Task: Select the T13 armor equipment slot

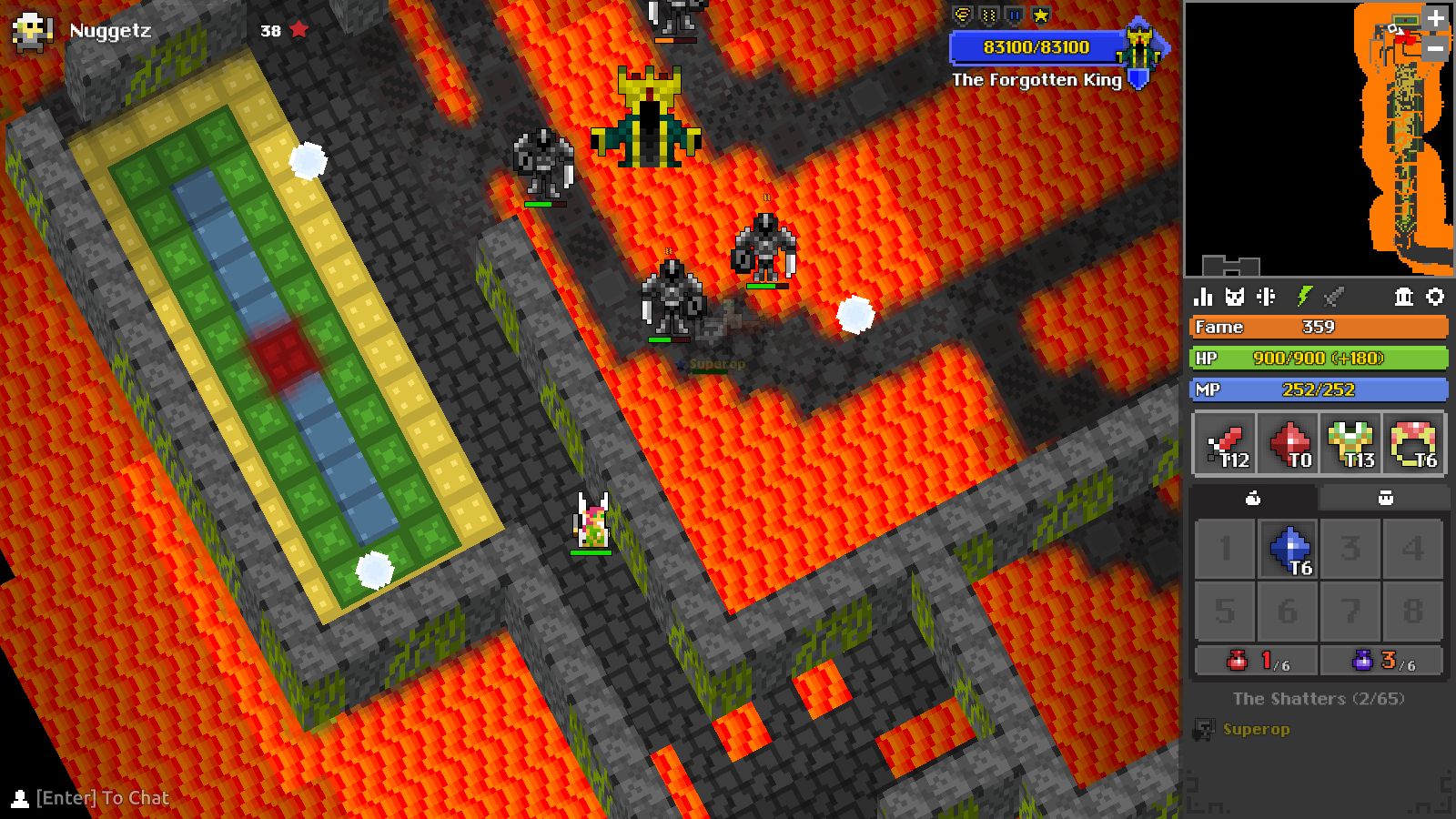Action: (1352, 443)
